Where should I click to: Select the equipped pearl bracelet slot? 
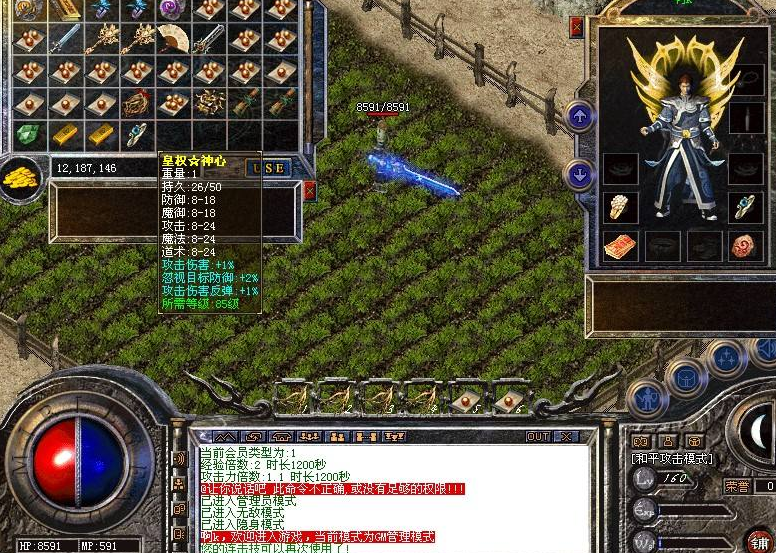pos(620,206)
